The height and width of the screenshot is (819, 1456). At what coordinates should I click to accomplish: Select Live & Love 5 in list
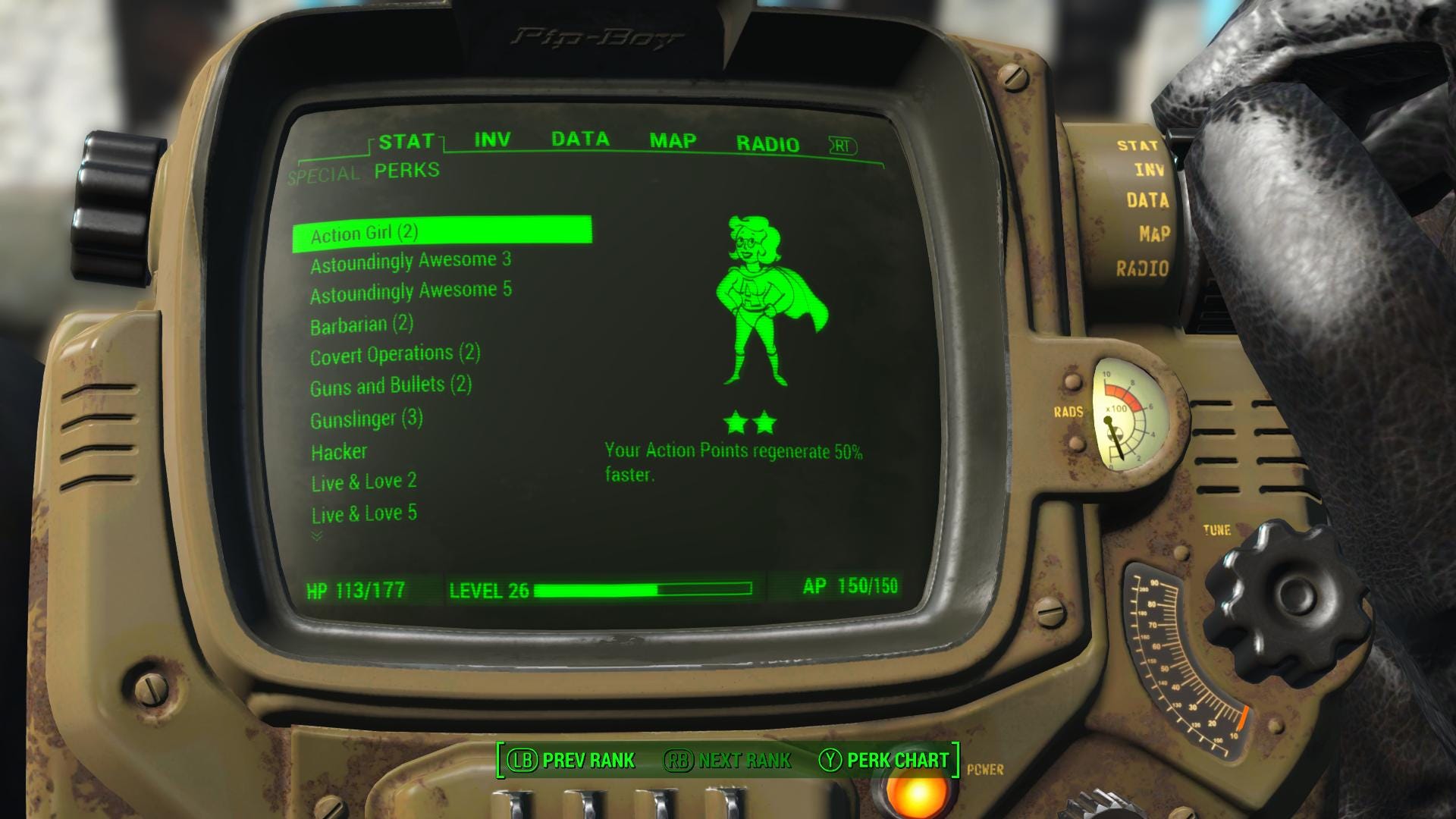(364, 514)
